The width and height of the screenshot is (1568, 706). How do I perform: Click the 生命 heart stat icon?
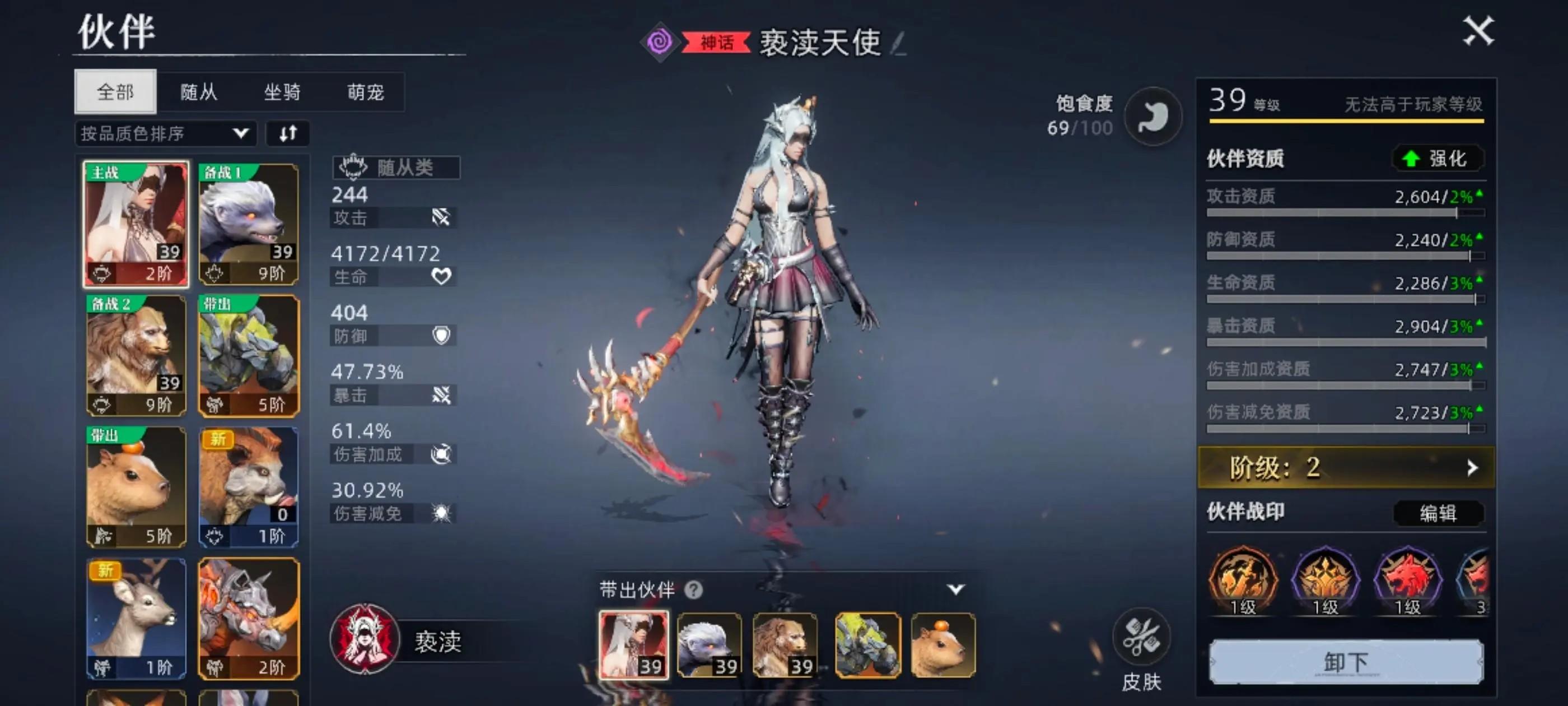coord(443,277)
